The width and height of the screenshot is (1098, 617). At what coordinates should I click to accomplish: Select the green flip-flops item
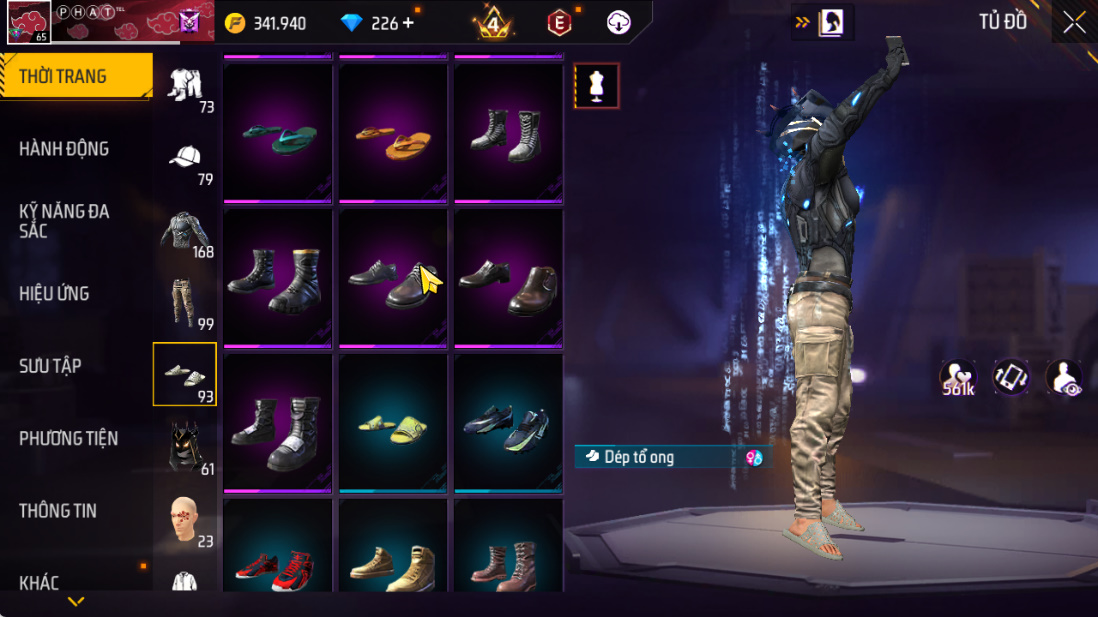coord(279,132)
